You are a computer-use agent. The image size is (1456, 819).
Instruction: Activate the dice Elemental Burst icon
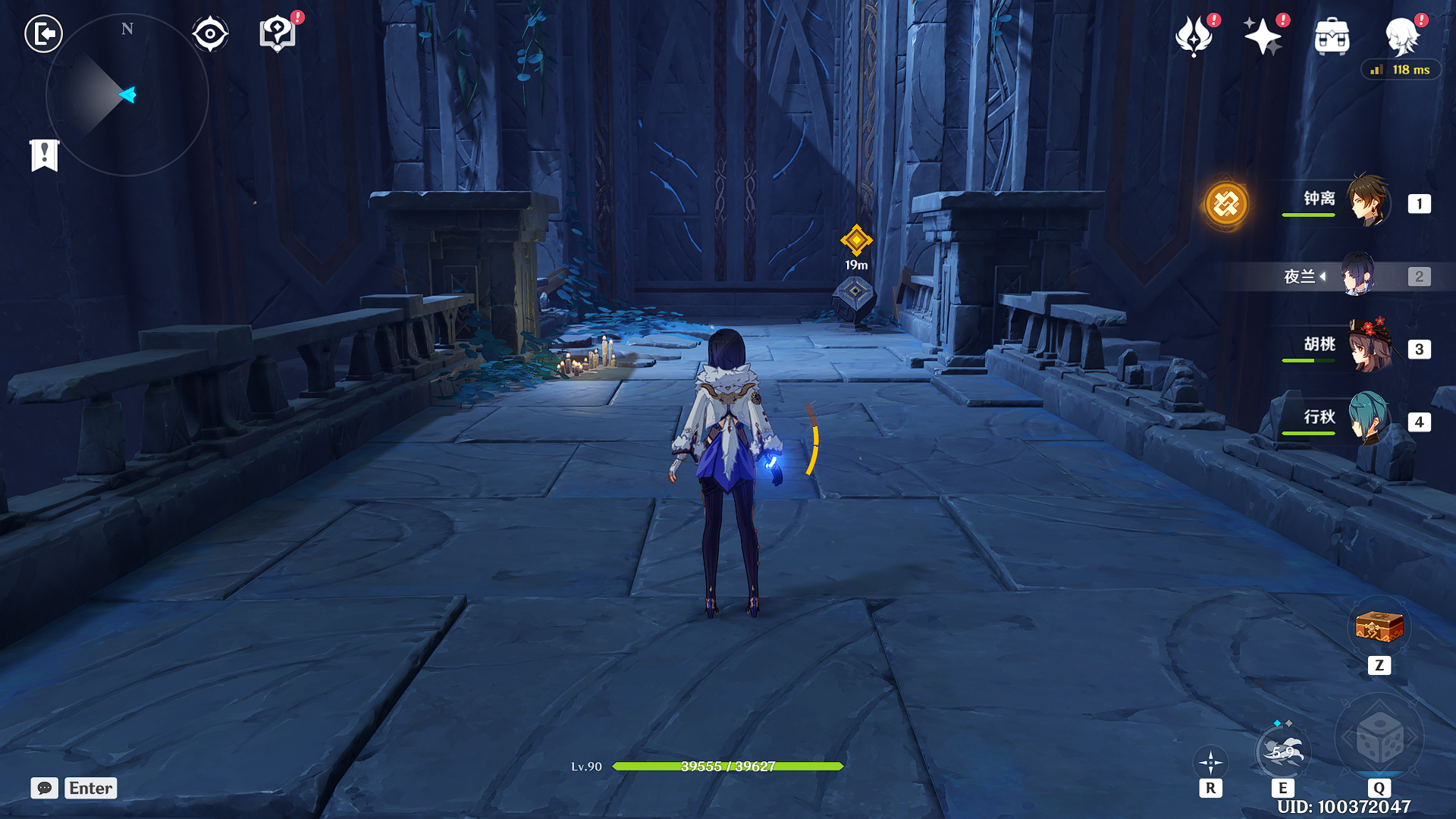click(1379, 739)
